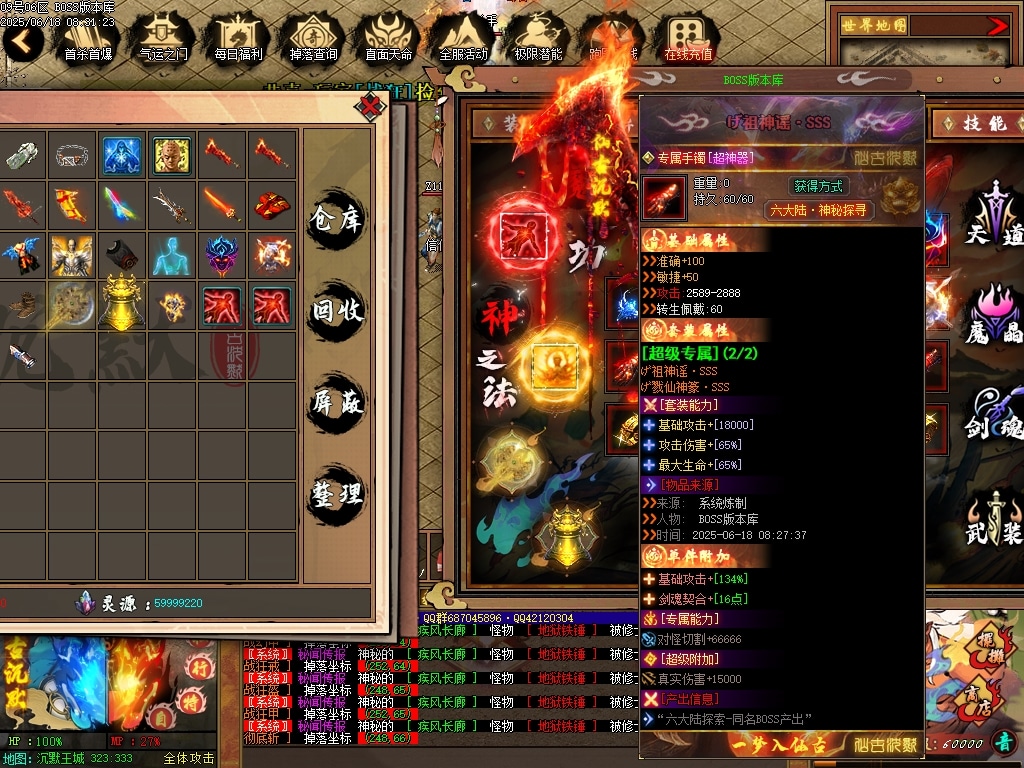This screenshot has height=768, width=1024.
Task: Select the 屏蔽 filter button
Action: [336, 403]
